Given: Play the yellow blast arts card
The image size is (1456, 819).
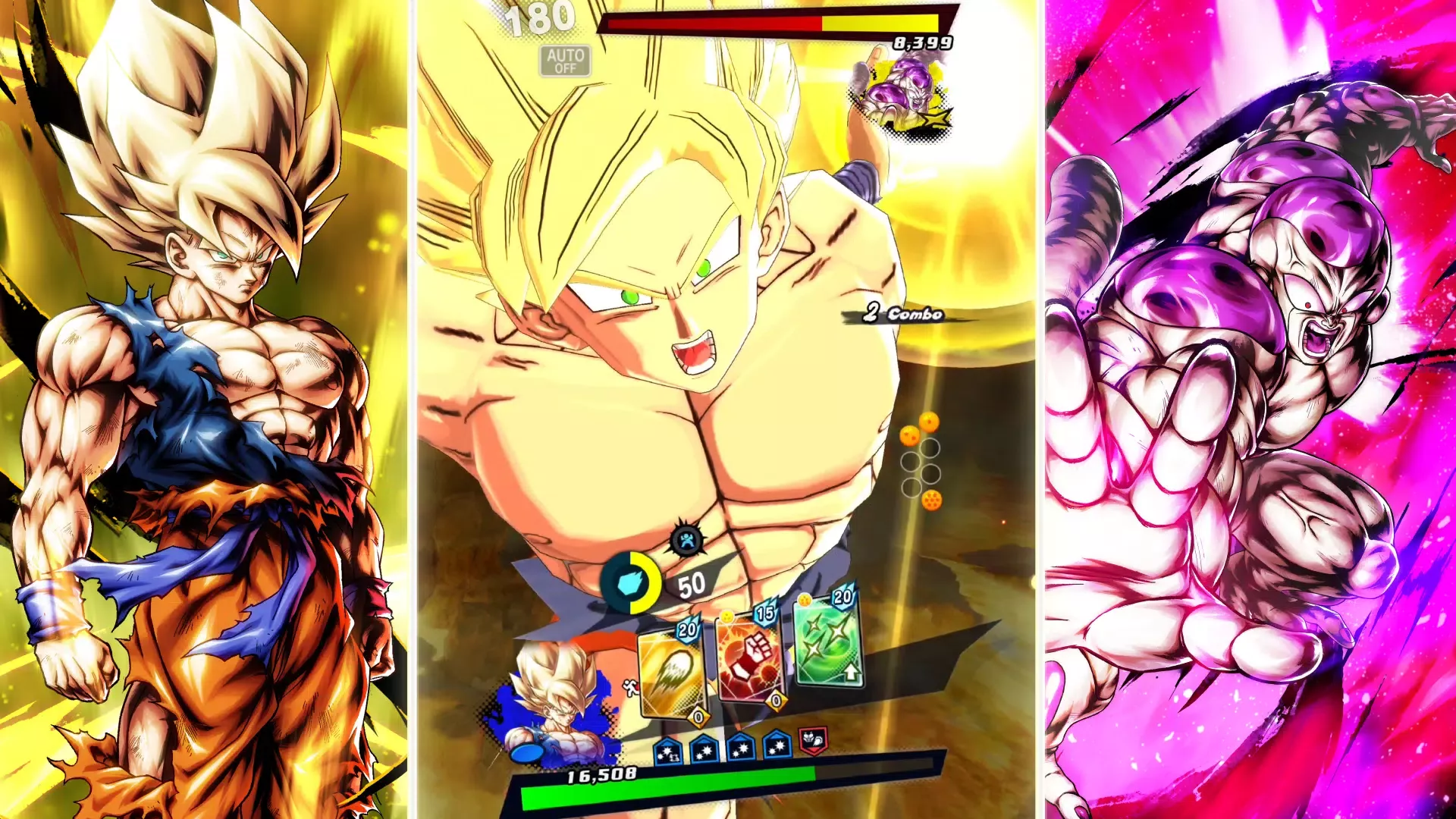Looking at the screenshot, I should click(672, 671).
